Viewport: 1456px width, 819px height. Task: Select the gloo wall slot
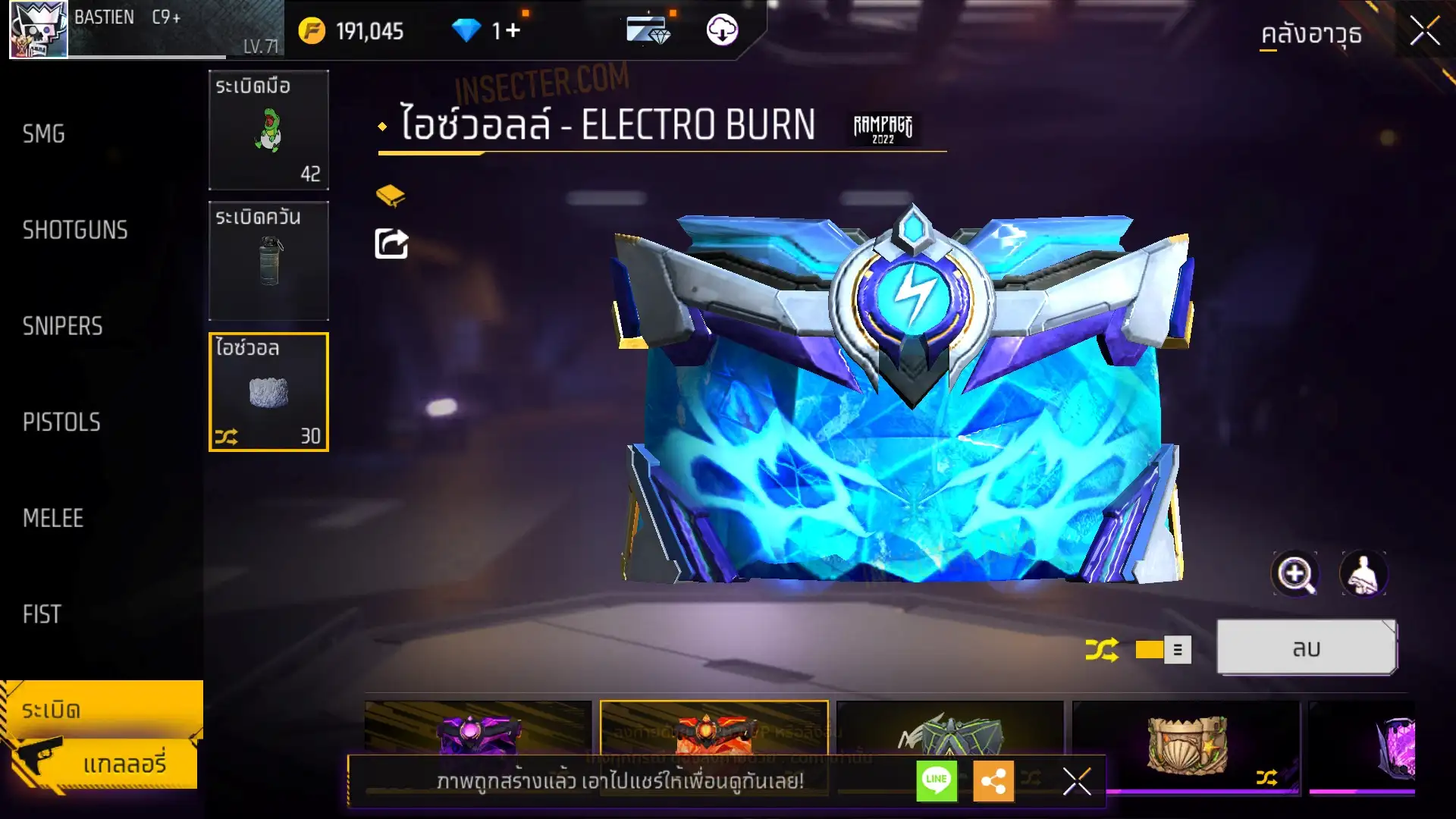[x=268, y=392]
